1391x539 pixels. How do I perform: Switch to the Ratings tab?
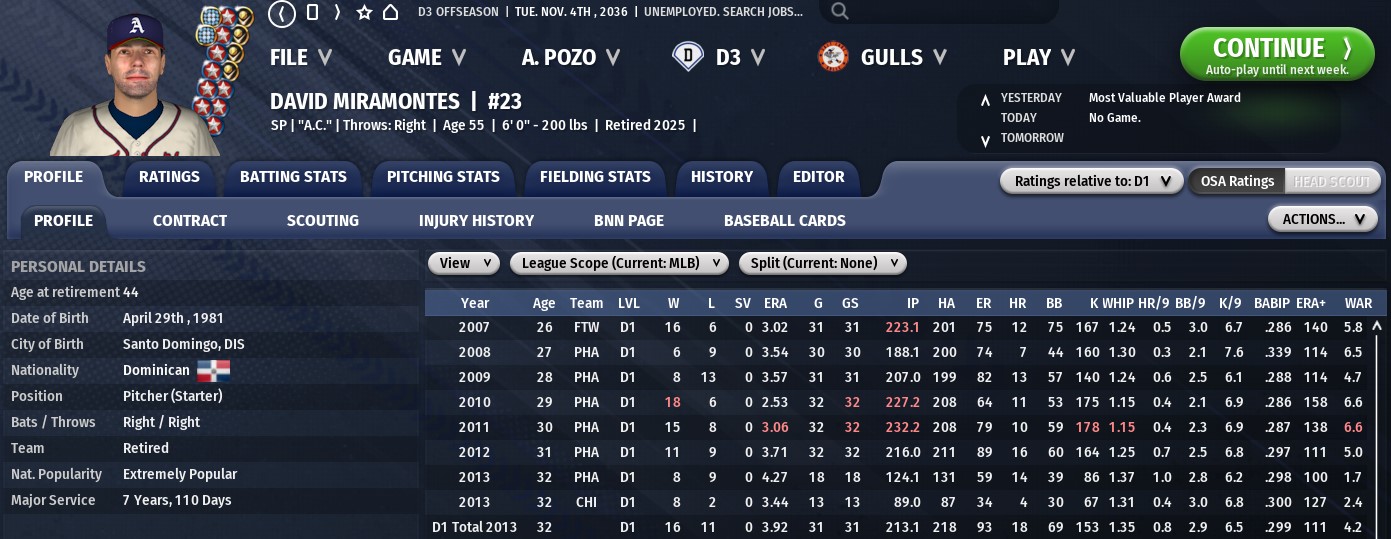[169, 177]
